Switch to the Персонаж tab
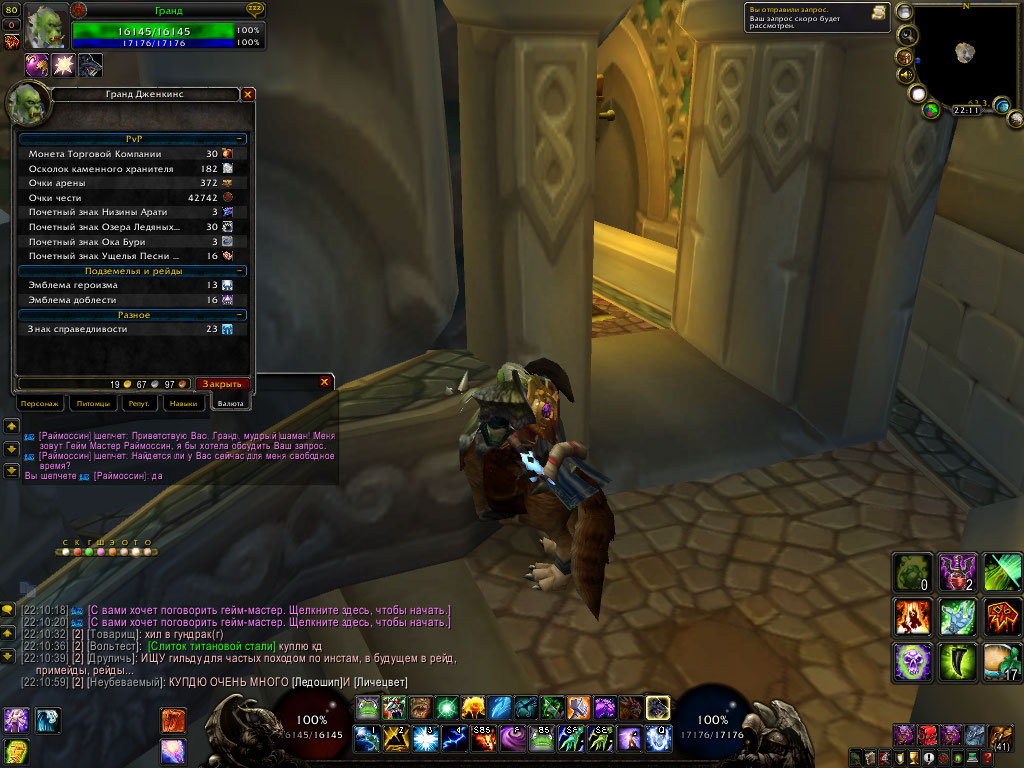 pos(41,403)
